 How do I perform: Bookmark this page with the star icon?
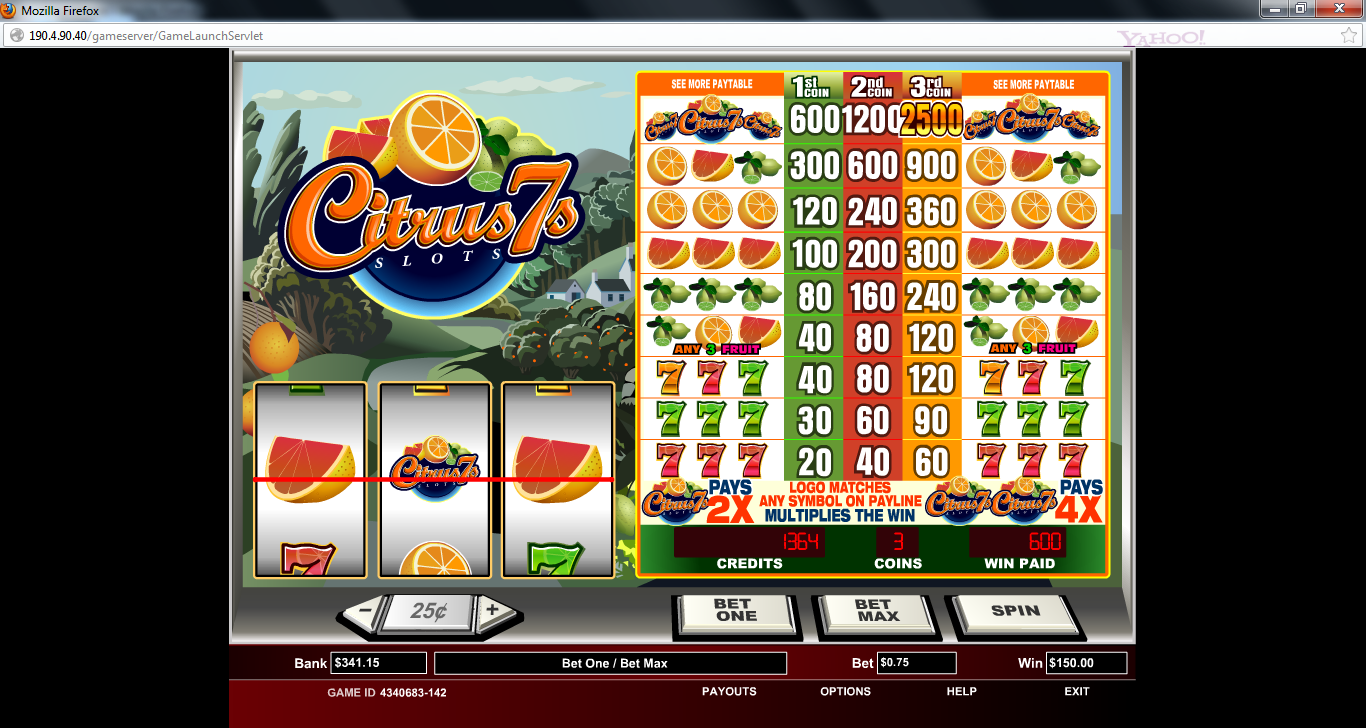pyautogui.click(x=1348, y=35)
